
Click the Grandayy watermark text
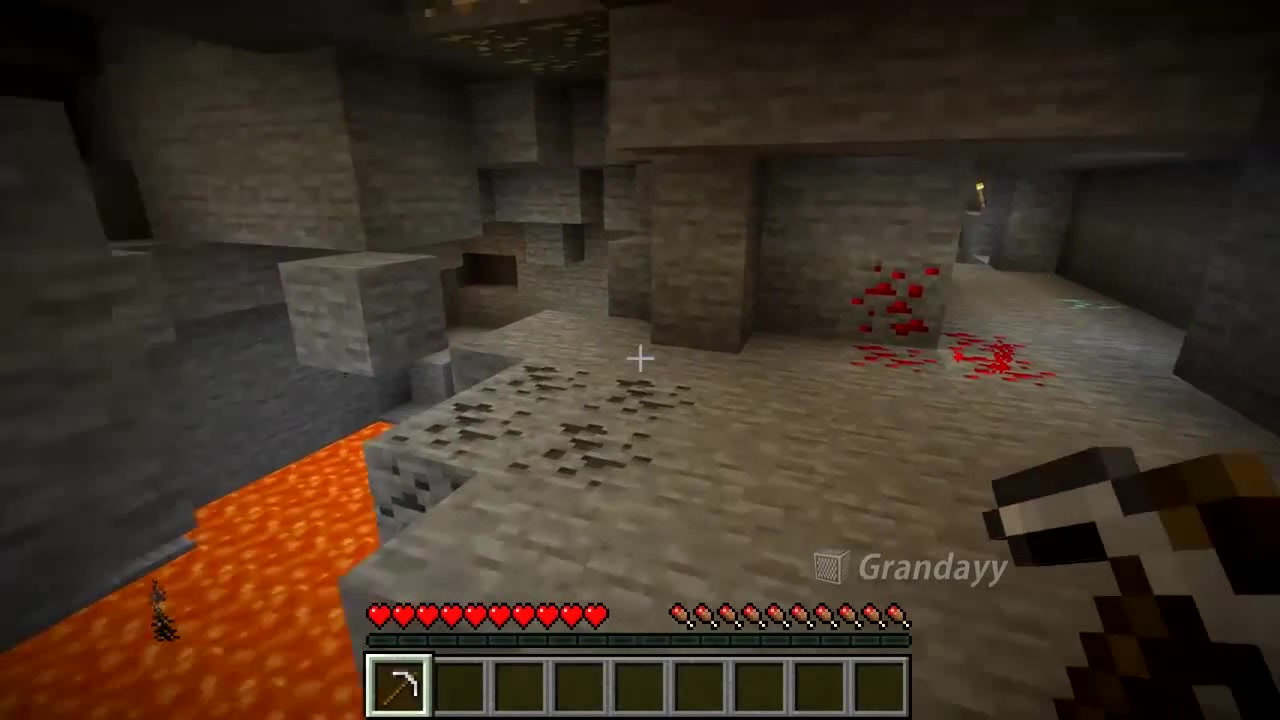[930, 568]
